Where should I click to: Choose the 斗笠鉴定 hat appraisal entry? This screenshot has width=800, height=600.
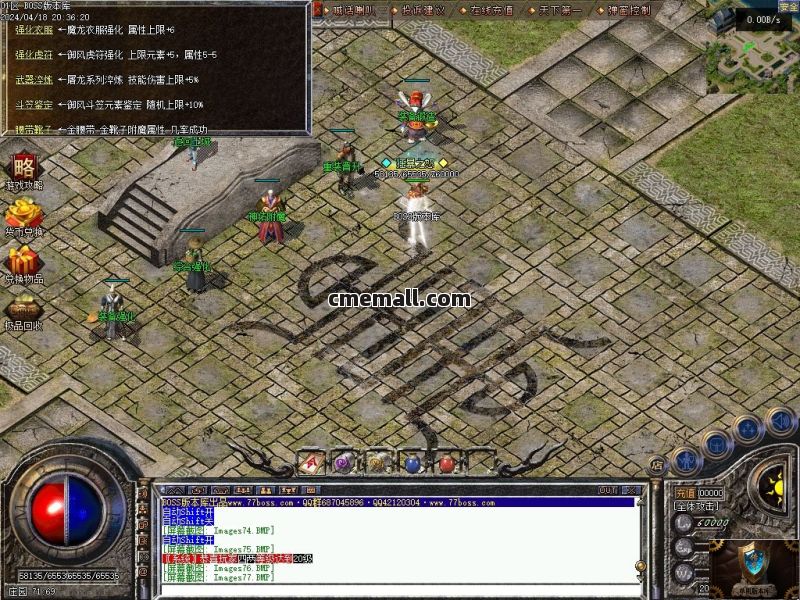tap(33, 104)
